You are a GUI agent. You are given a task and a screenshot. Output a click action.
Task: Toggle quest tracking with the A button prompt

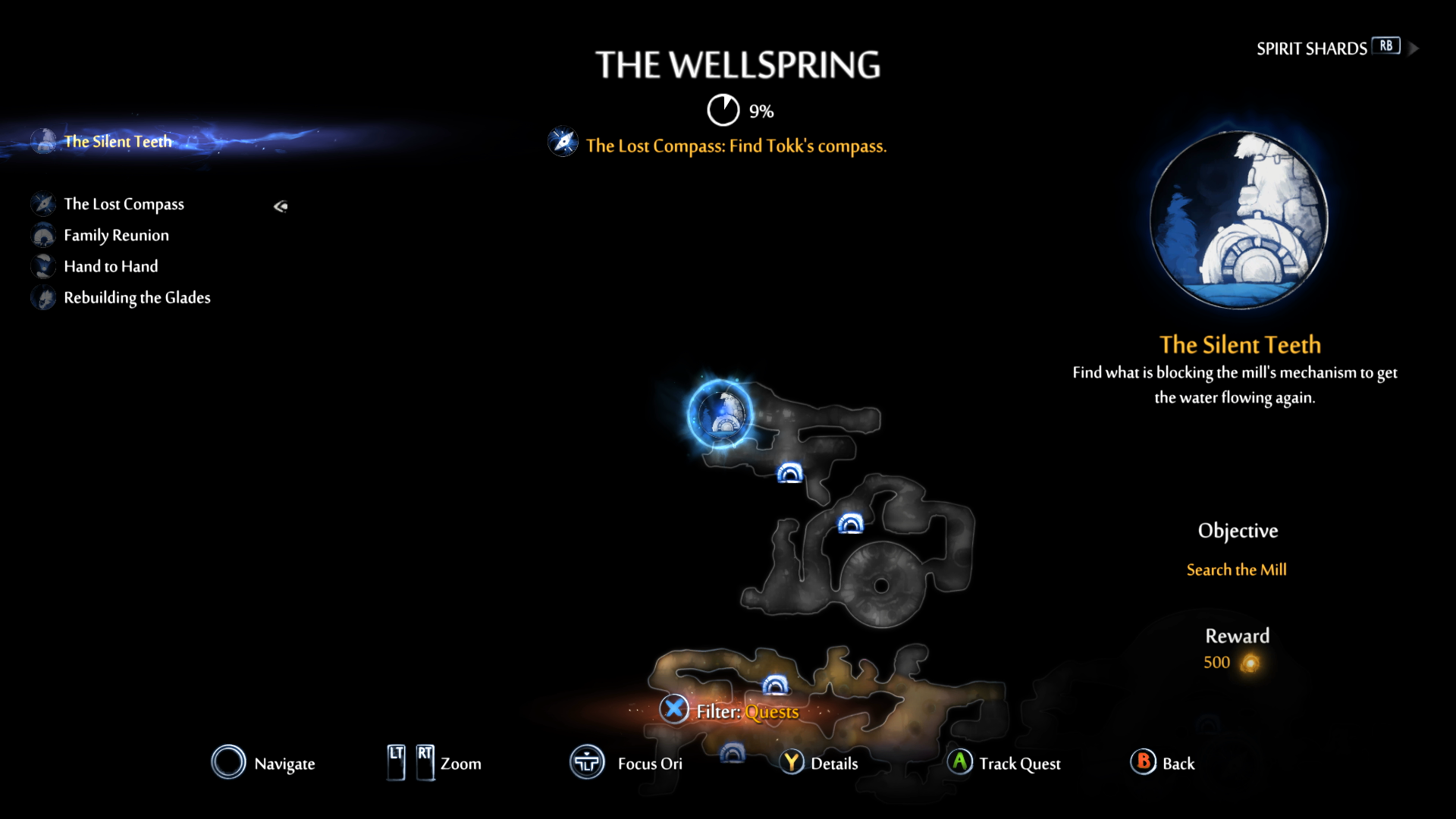(960, 764)
